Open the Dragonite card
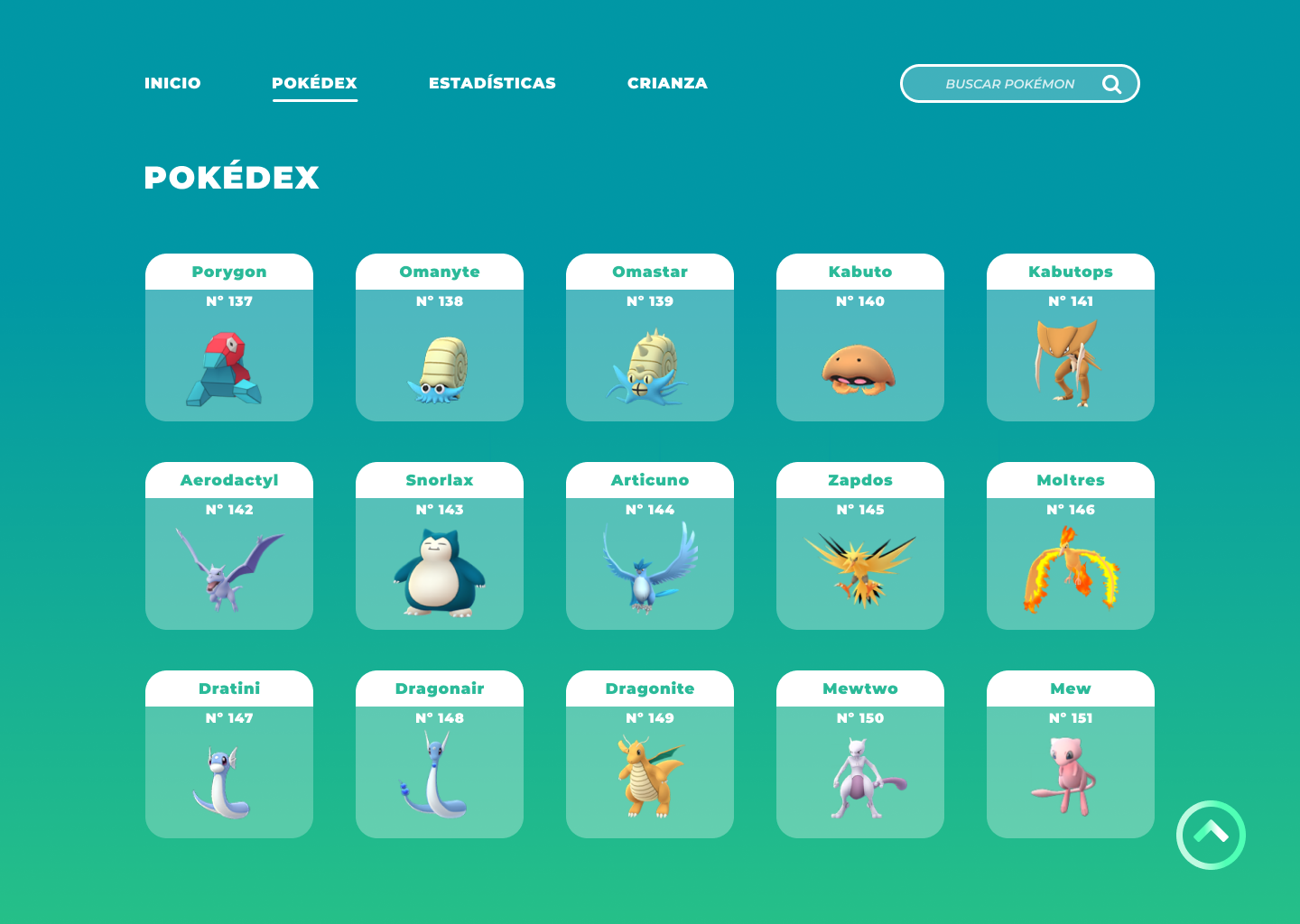Image resolution: width=1300 pixels, height=924 pixels. [x=650, y=754]
